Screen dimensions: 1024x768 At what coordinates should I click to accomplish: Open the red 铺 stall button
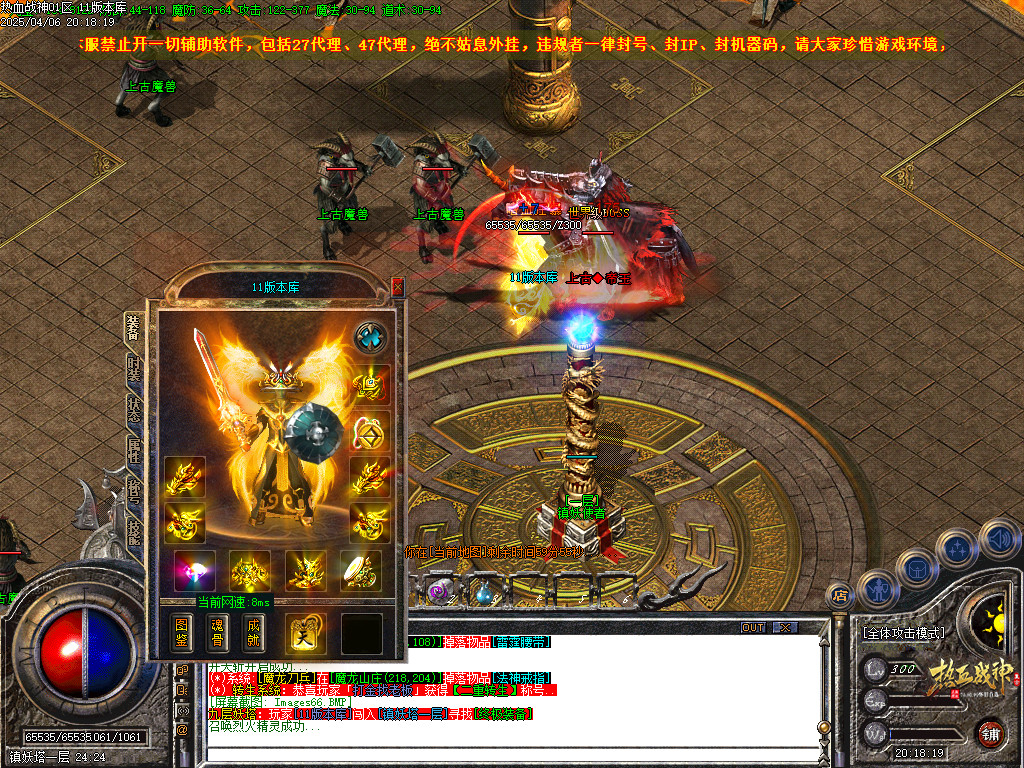(991, 734)
